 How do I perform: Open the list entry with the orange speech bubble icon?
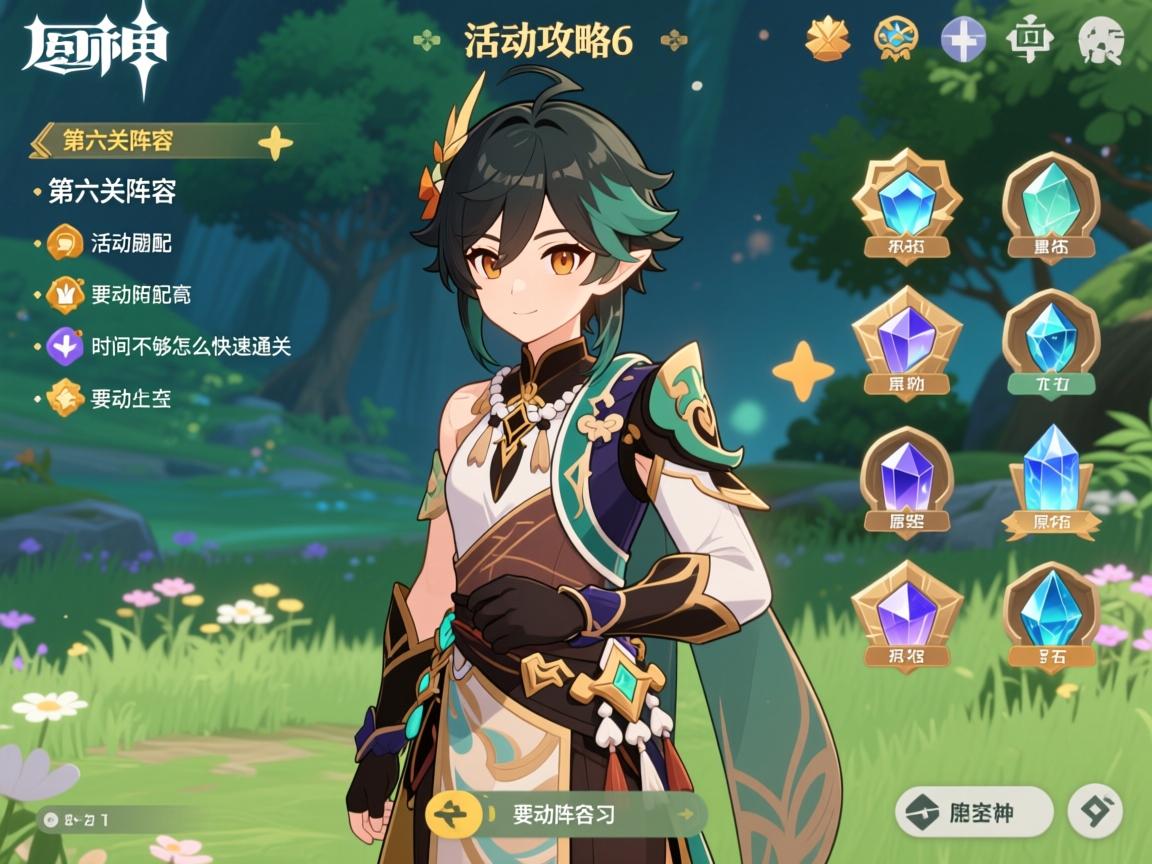click(131, 243)
